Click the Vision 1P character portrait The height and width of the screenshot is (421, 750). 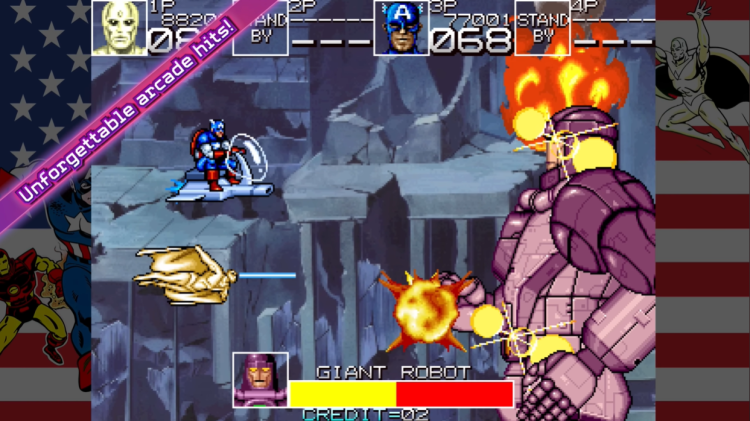[119, 28]
